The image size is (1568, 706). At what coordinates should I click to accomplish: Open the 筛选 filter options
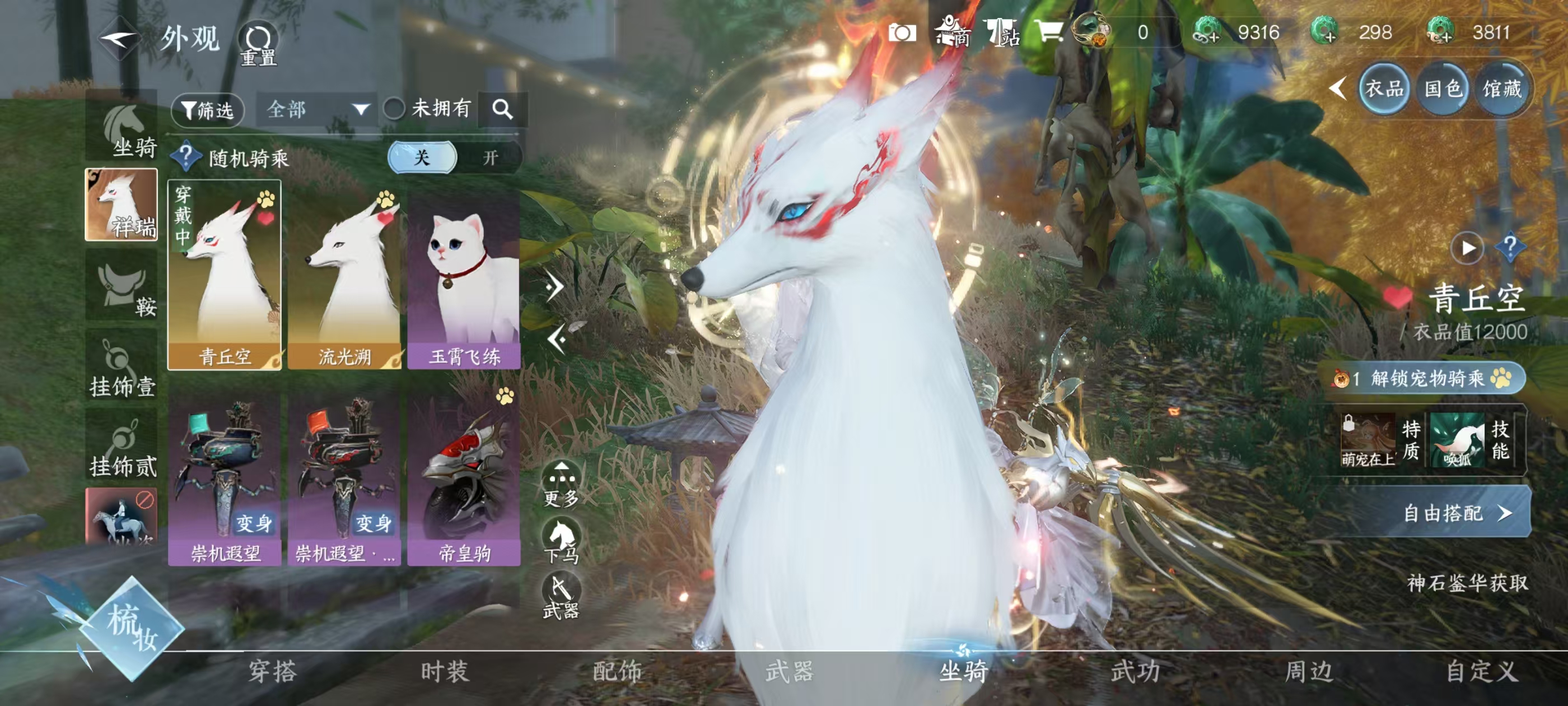(208, 110)
